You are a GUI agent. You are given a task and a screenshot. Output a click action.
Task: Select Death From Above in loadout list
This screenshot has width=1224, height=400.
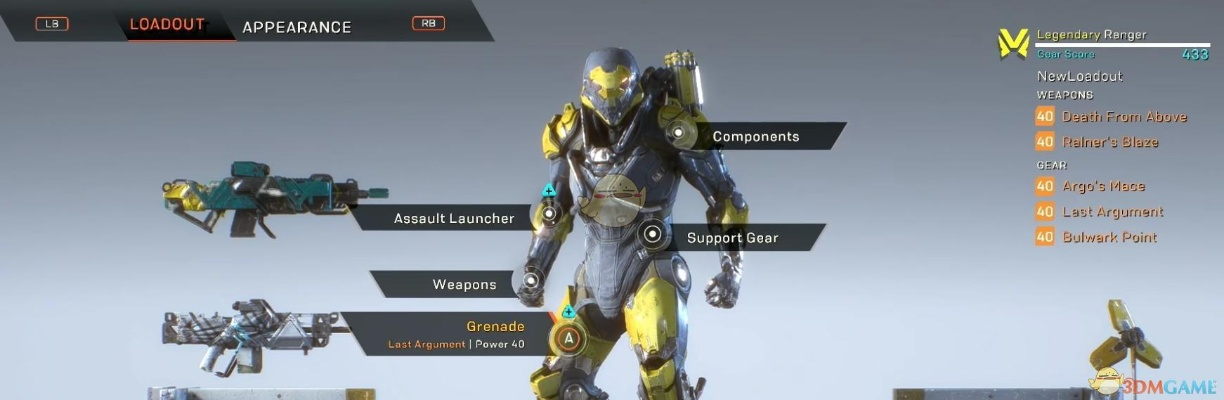(x=1110, y=116)
